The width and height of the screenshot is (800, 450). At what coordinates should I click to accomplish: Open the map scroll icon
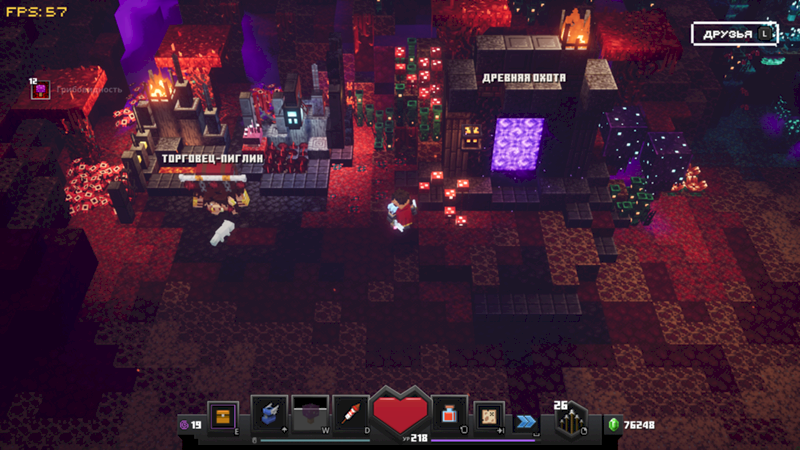(x=489, y=414)
